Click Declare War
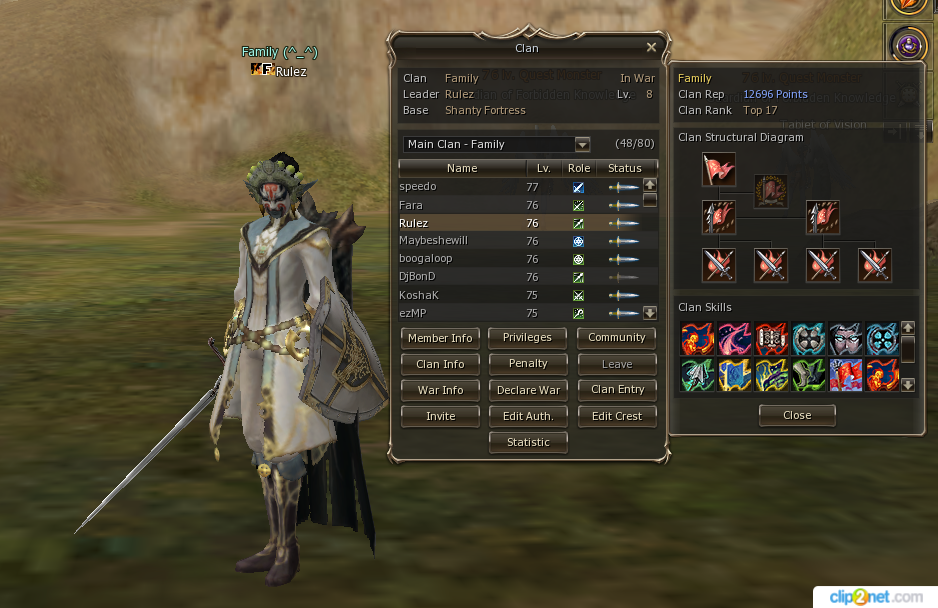938x608 pixels. [x=528, y=390]
